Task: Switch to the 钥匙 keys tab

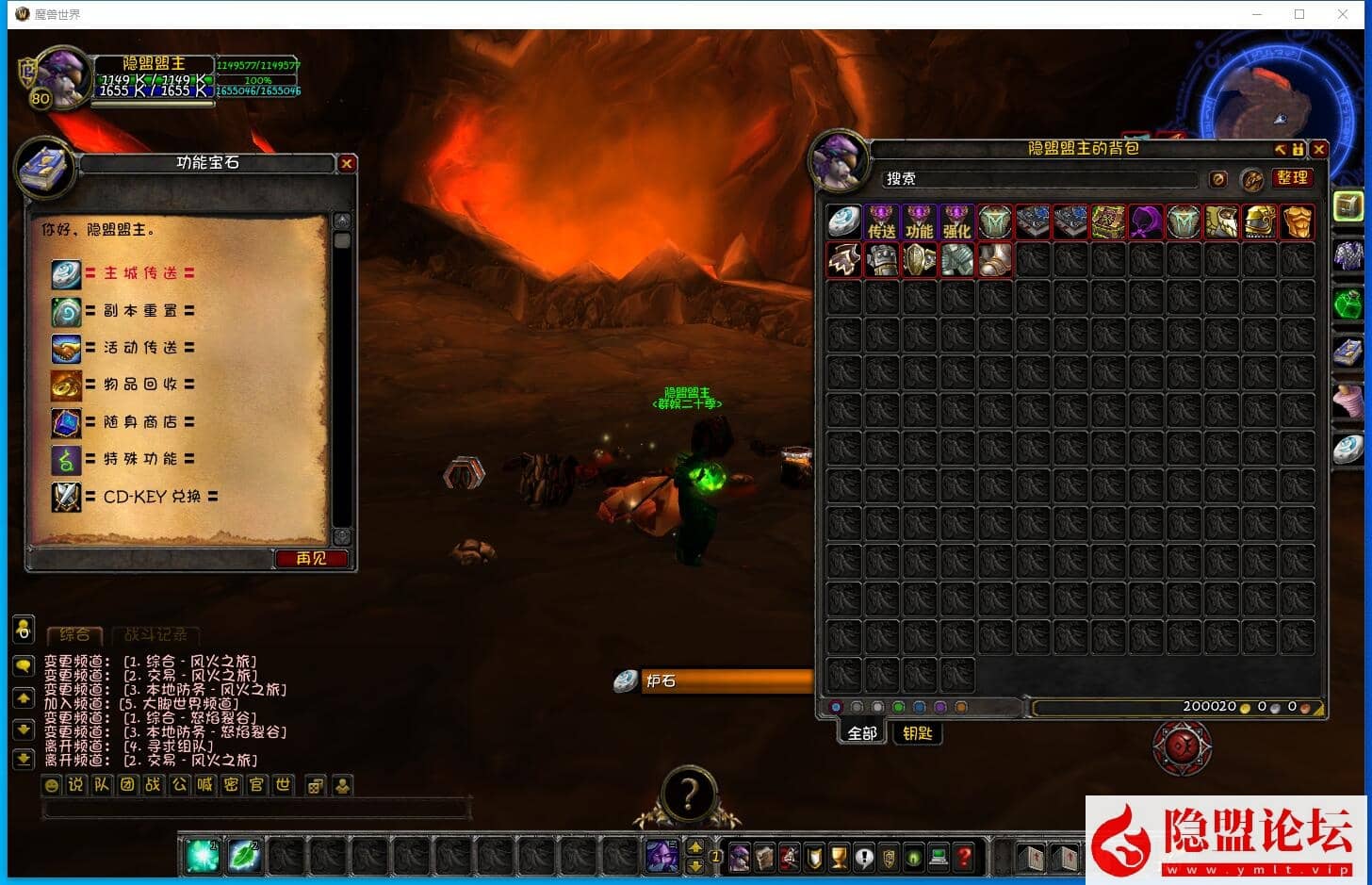Action: (917, 733)
